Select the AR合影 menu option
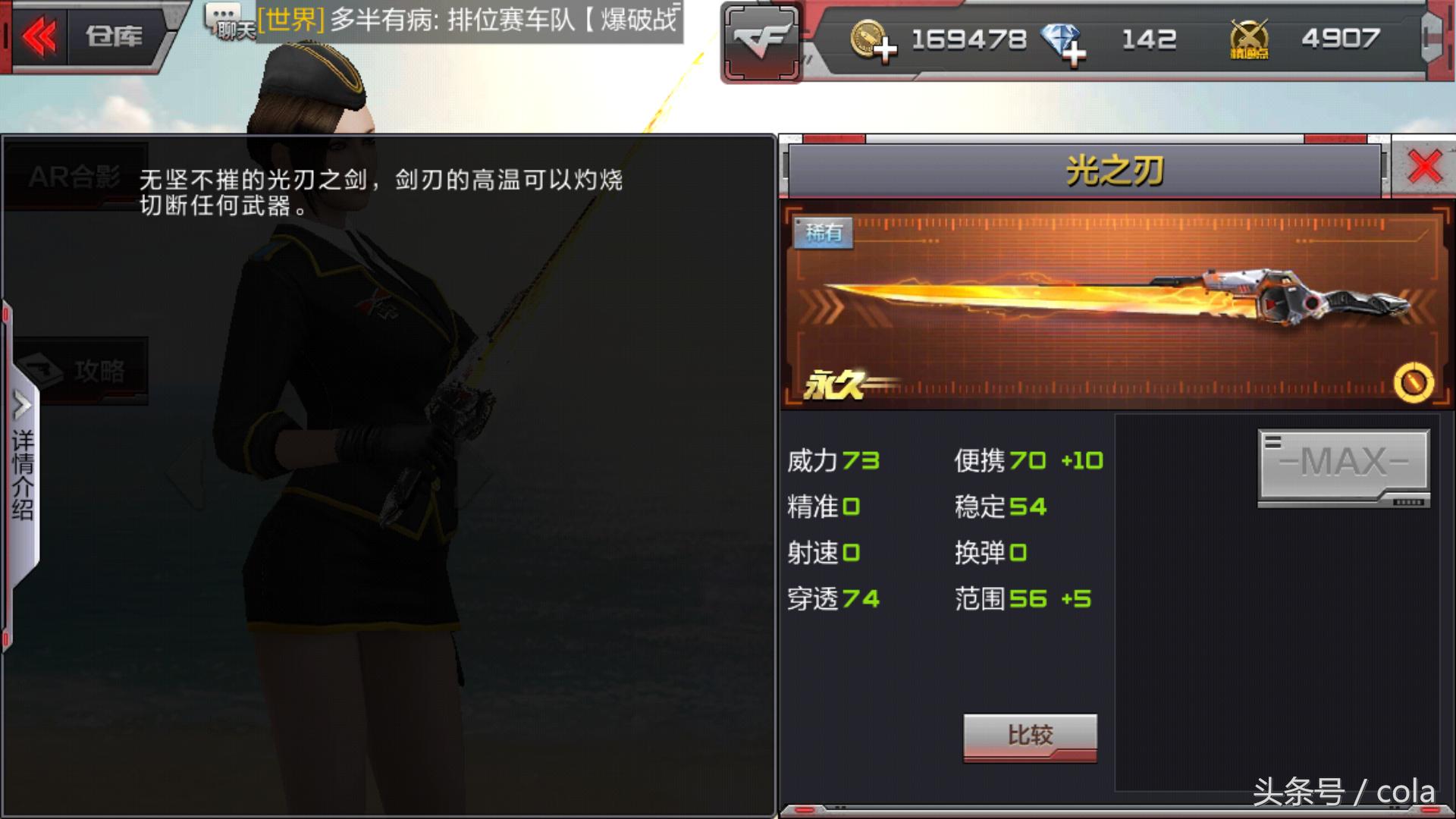Viewport: 1456px width, 819px height. (x=72, y=176)
